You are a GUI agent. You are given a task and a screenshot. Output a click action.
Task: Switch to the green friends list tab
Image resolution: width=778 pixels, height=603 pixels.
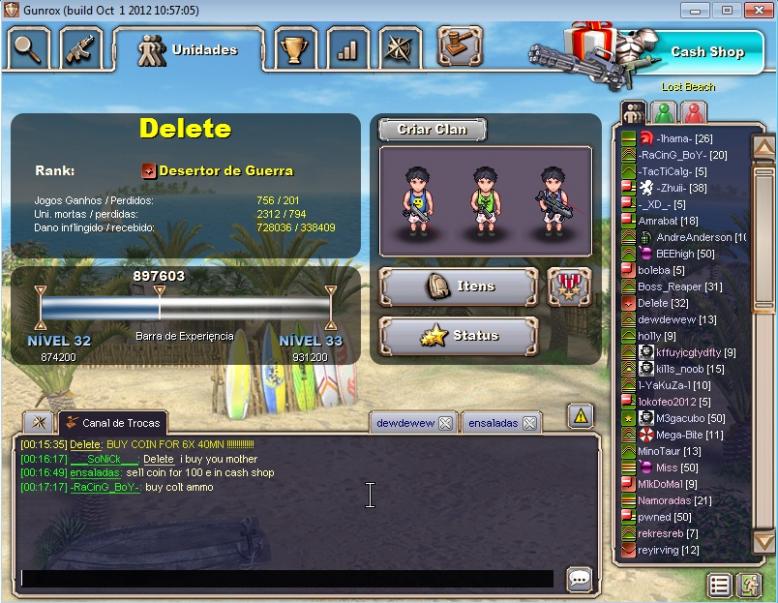662,112
